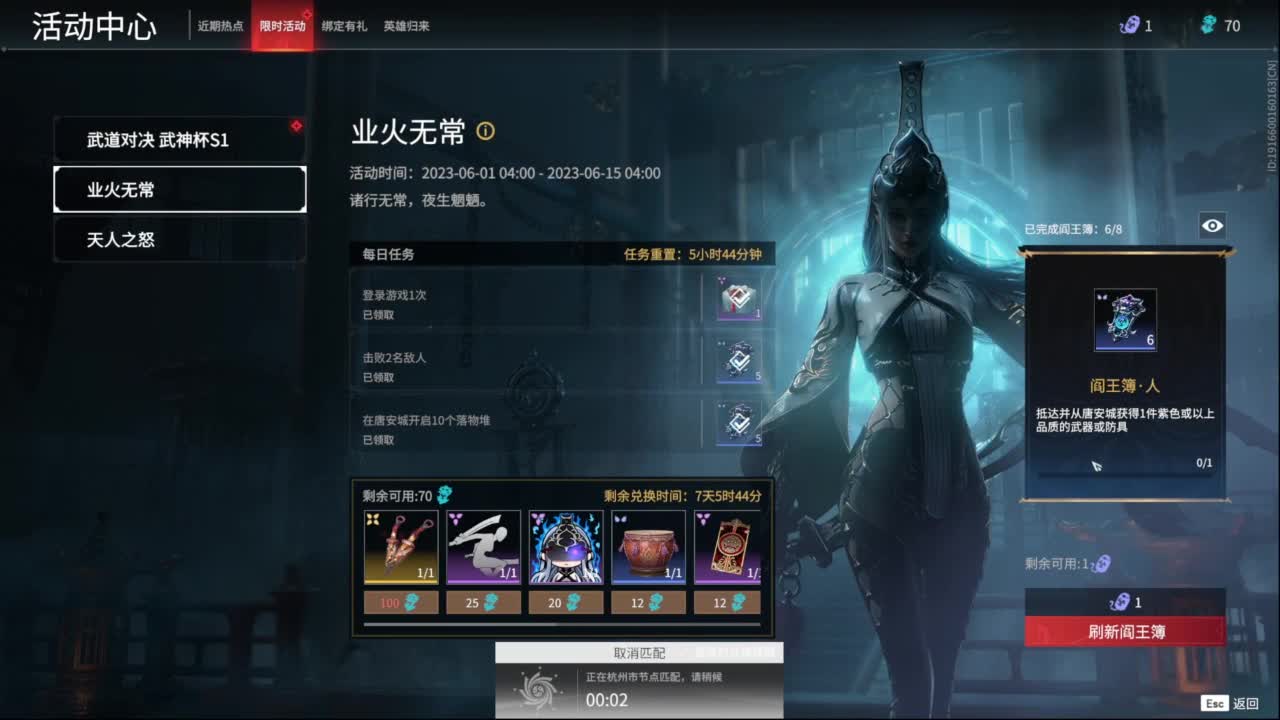Open the 天人之怒 event entry

click(x=180, y=239)
